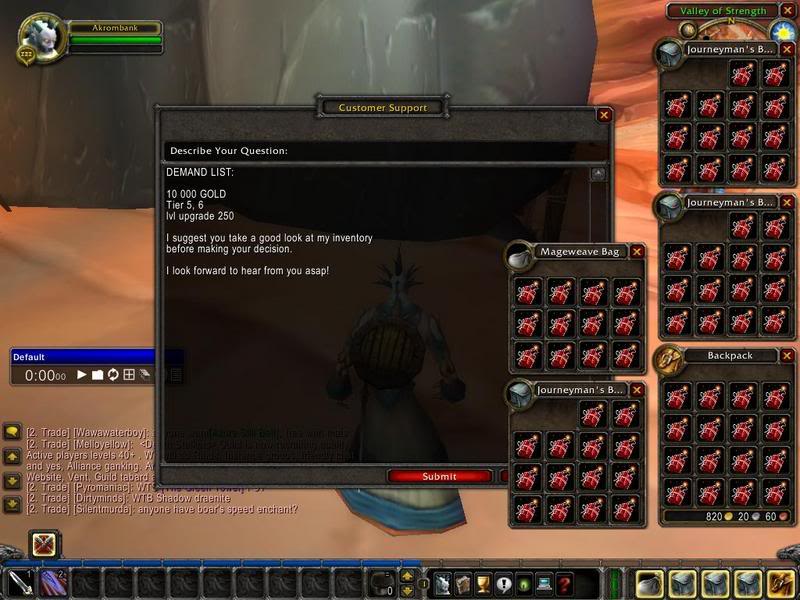Open the chat menu speech bubble button
The height and width of the screenshot is (600, 800).
pos(12,432)
